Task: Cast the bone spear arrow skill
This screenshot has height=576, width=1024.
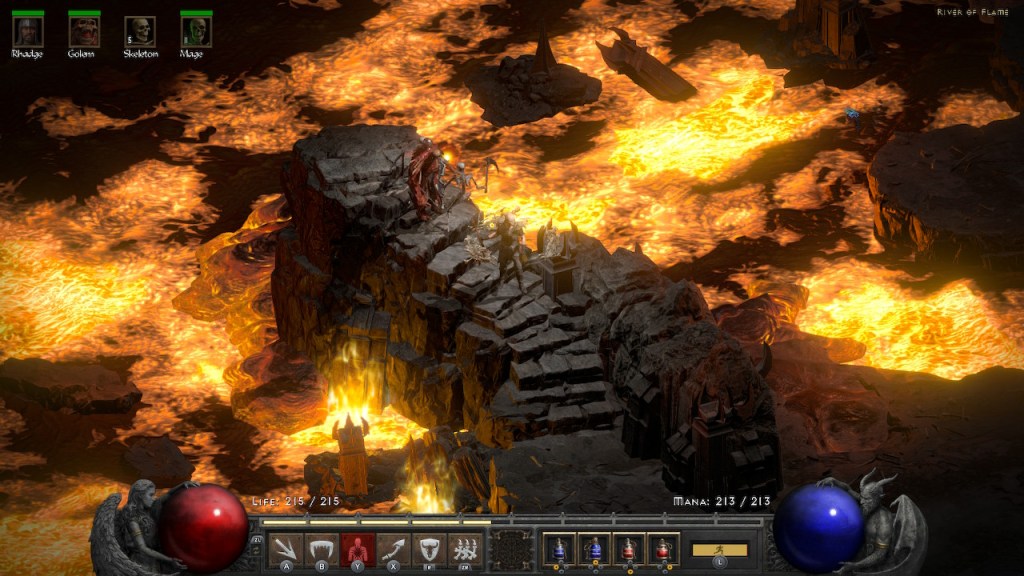Action: pos(393,549)
